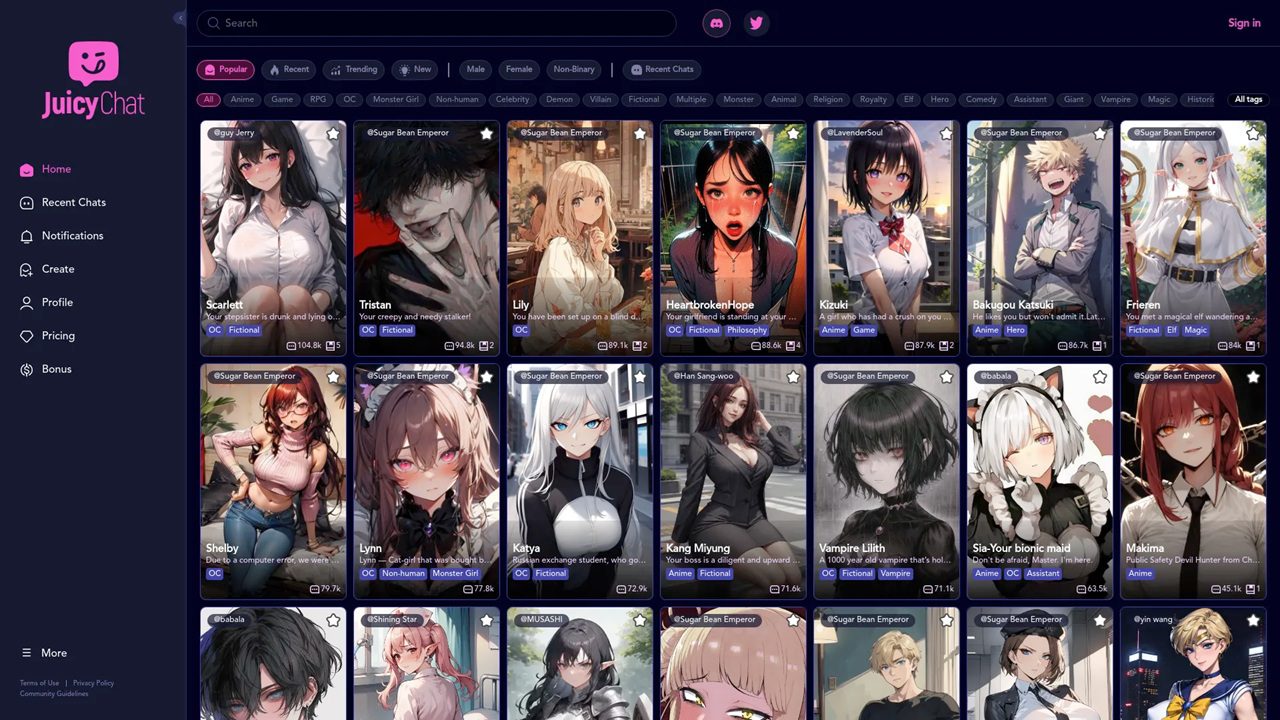Choose the Vampire tag filter
This screenshot has width=1280, height=720.
click(x=1115, y=100)
